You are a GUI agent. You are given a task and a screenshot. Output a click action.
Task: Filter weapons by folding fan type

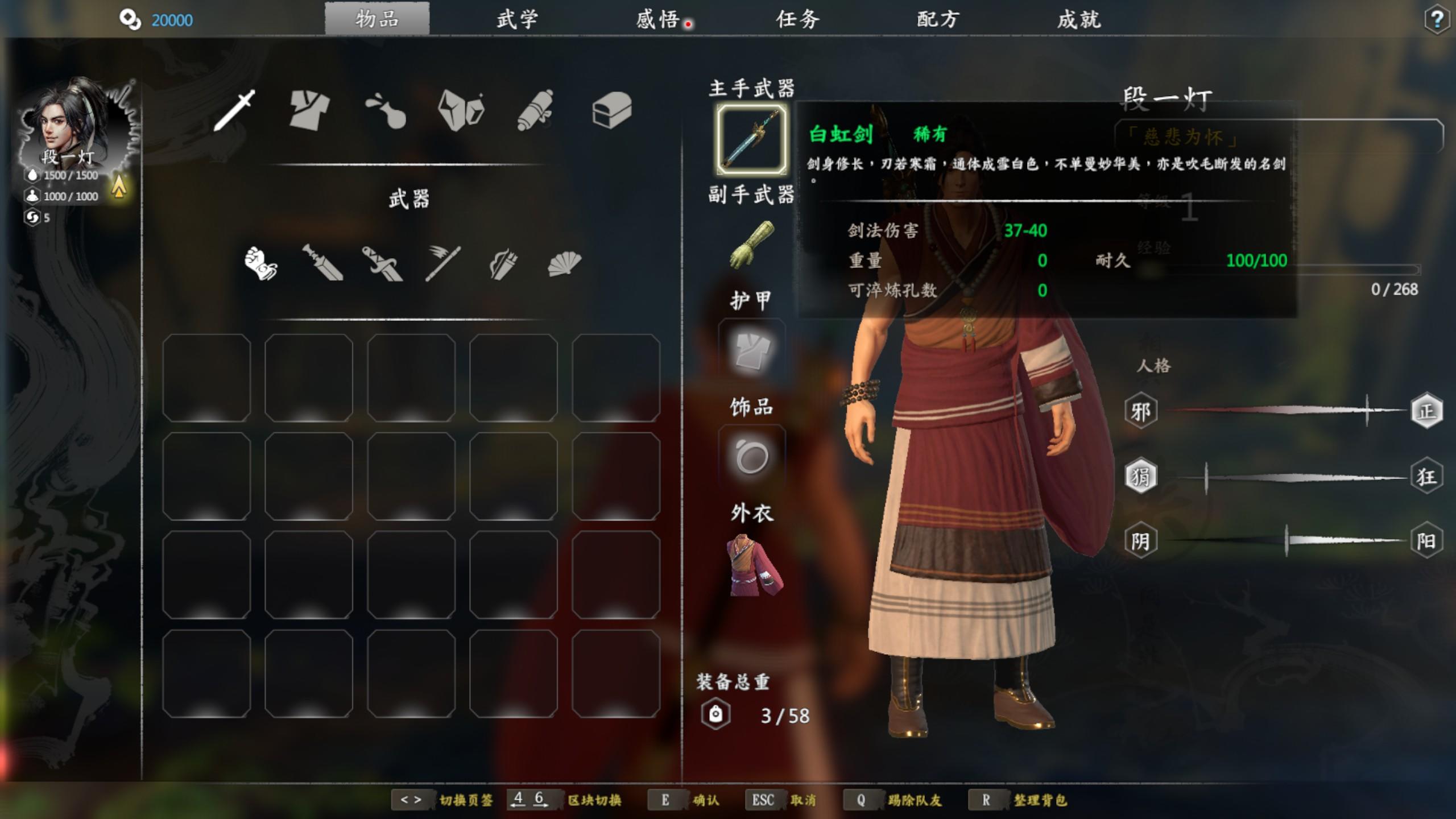564,263
